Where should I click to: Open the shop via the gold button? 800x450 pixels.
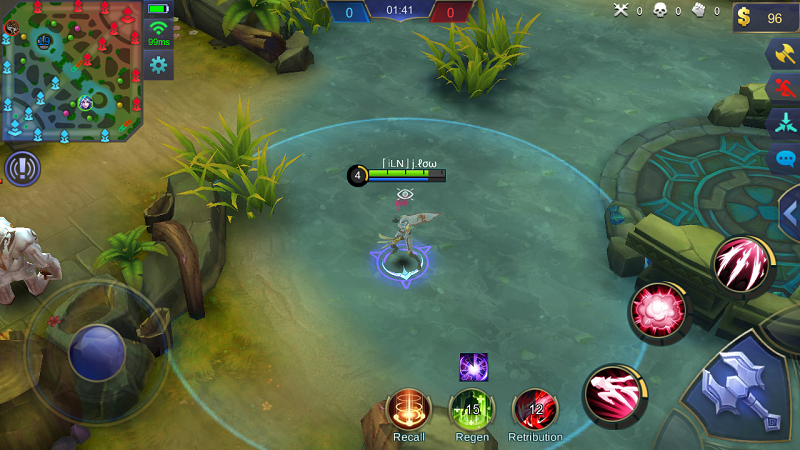(x=765, y=18)
